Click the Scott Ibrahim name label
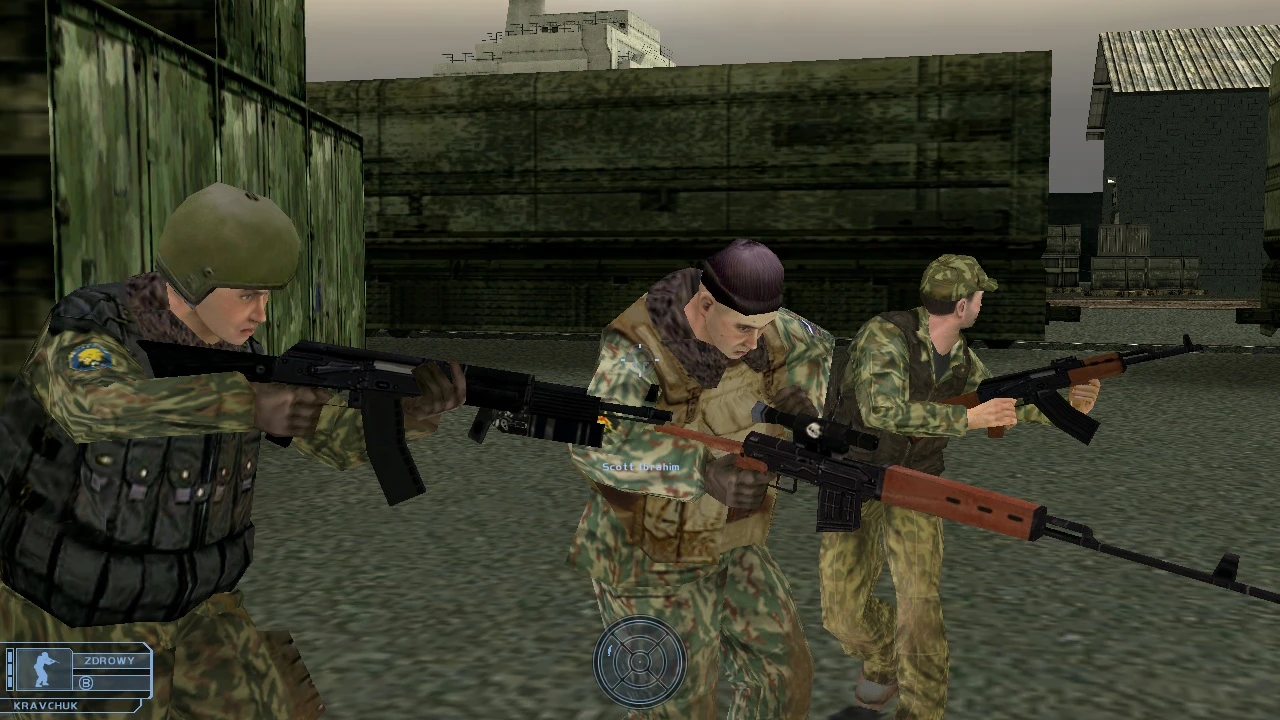The height and width of the screenshot is (720, 1280). pyautogui.click(x=642, y=466)
